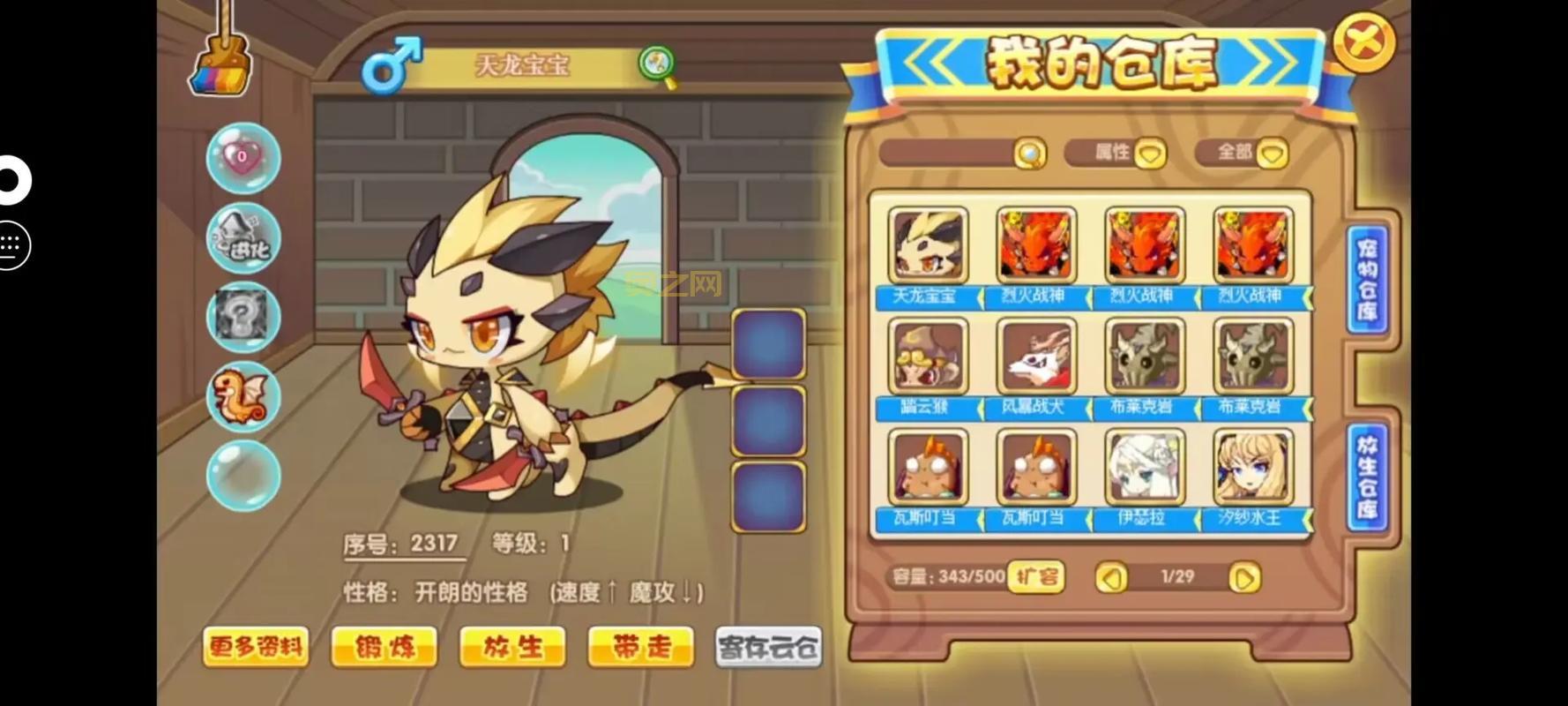Click the 更多资料 button

coord(255,647)
